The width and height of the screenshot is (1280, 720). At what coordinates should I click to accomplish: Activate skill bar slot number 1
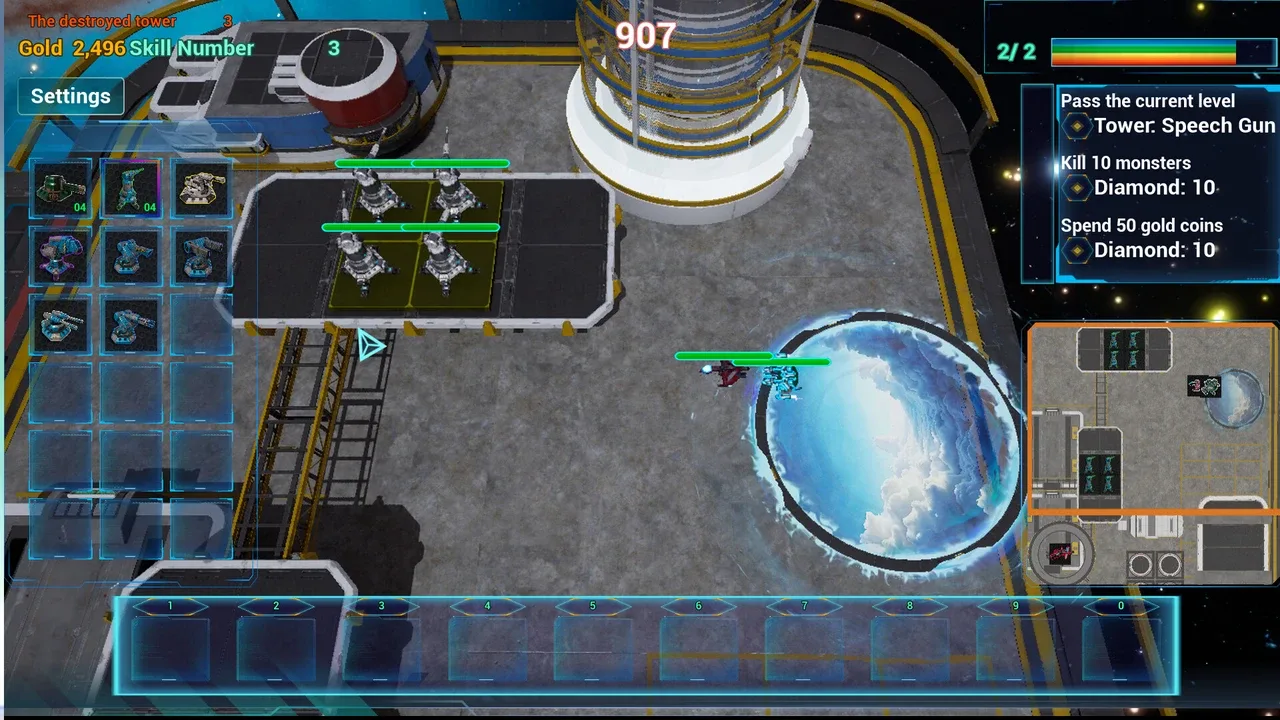point(170,645)
